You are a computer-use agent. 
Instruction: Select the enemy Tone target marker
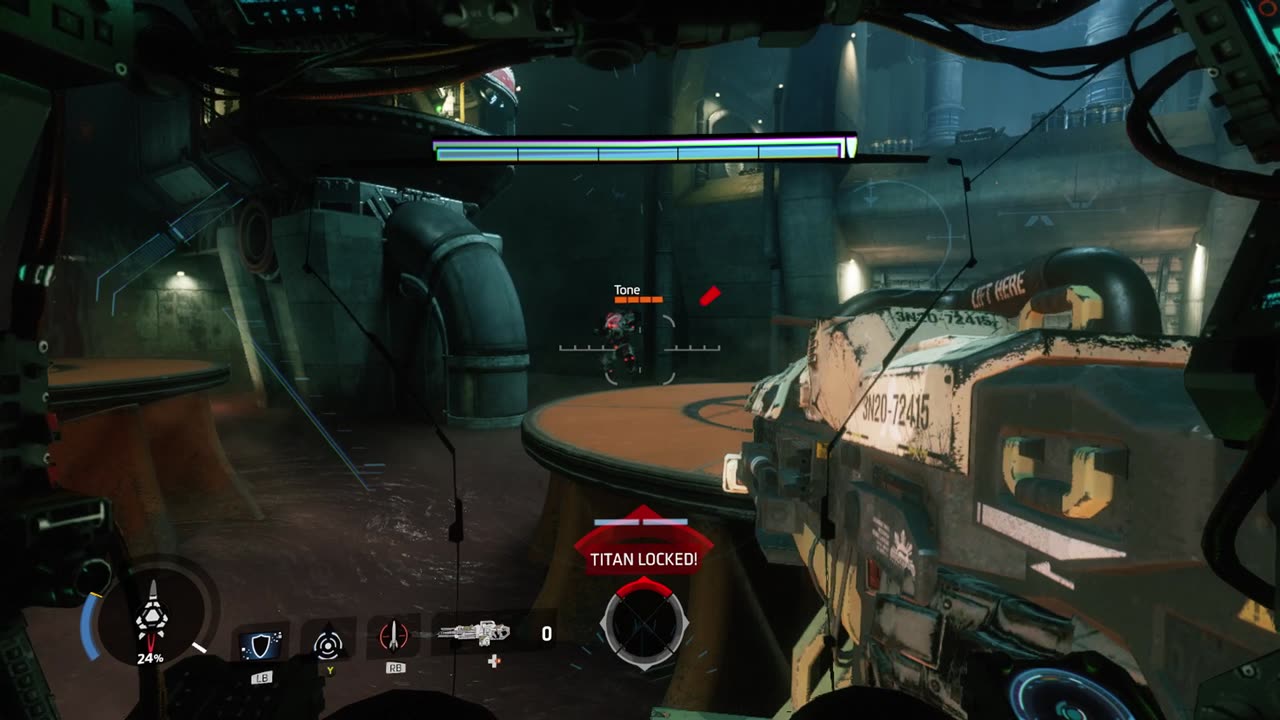pyautogui.click(x=622, y=336)
